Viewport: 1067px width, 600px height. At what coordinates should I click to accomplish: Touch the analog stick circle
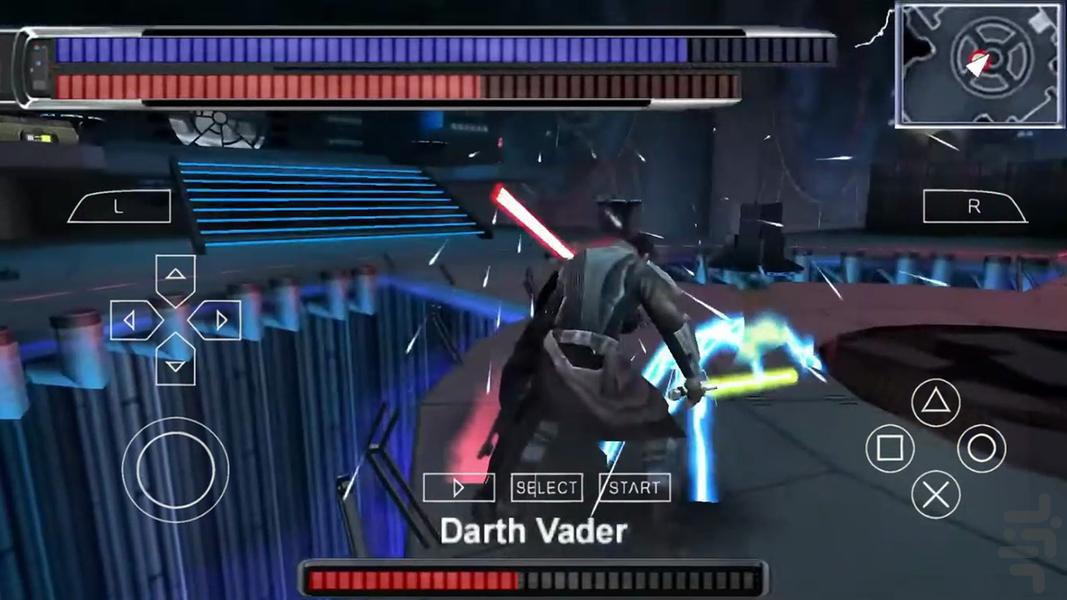(175, 468)
